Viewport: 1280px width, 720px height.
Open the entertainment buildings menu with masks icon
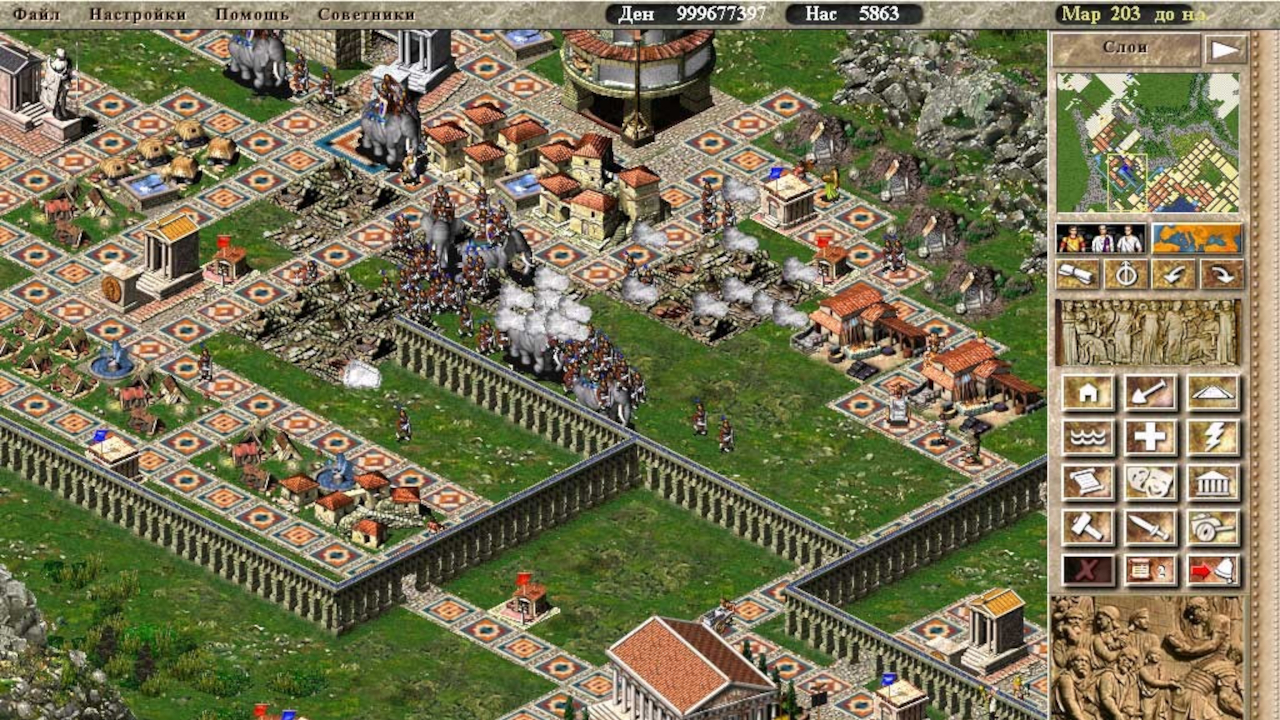[1148, 482]
